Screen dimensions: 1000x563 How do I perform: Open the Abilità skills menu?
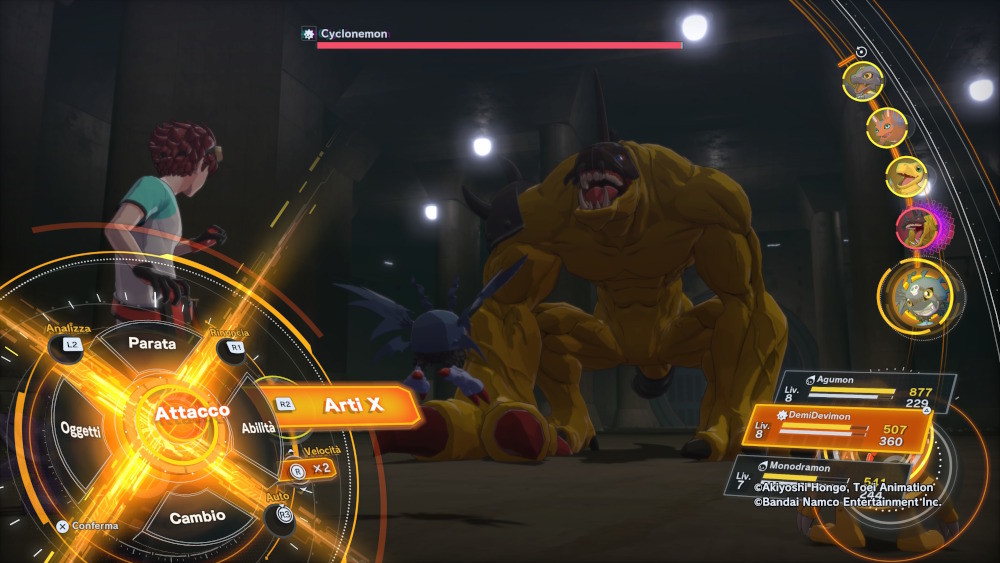pos(258,427)
